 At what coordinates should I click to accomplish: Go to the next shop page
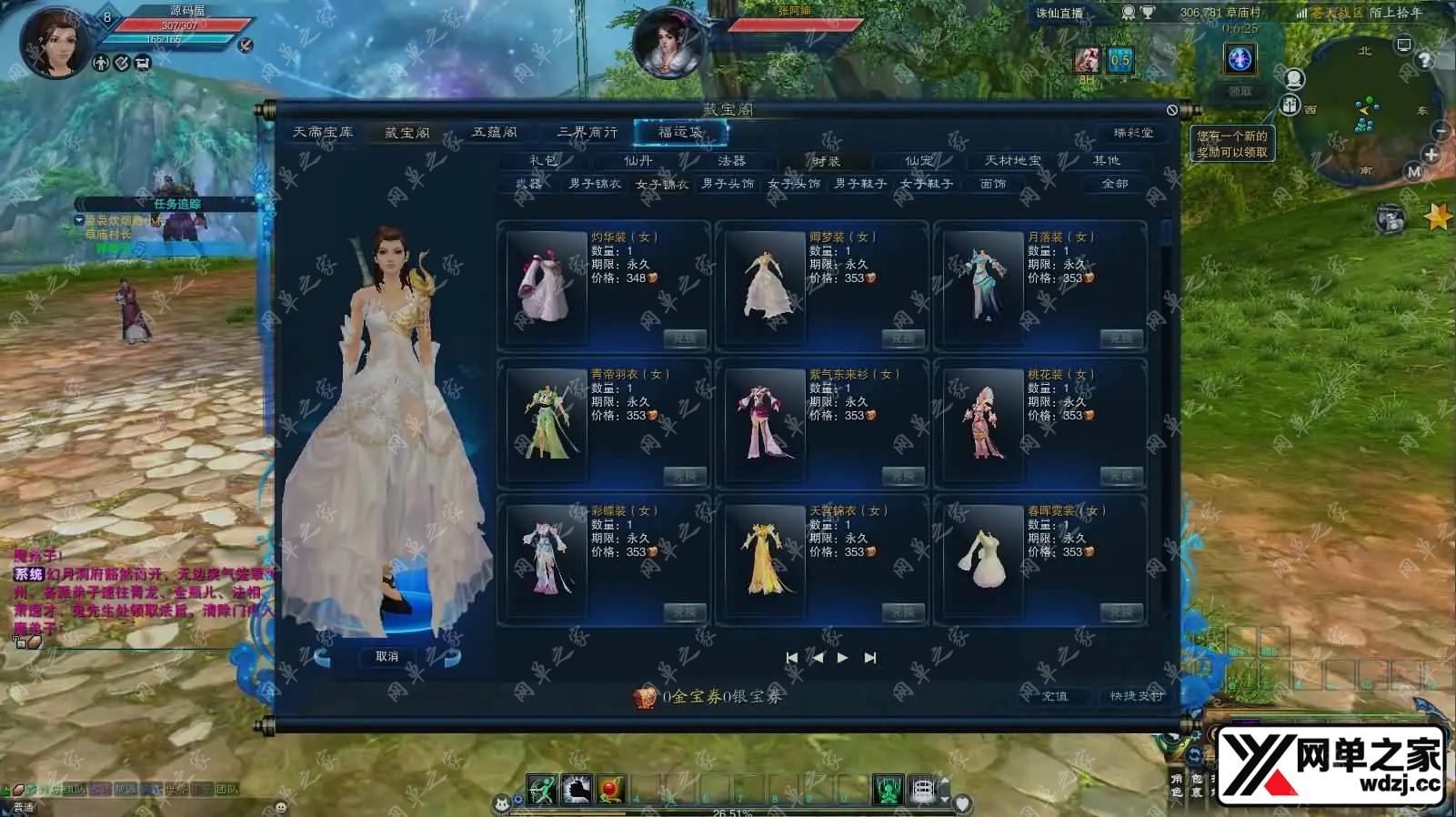coord(843,658)
